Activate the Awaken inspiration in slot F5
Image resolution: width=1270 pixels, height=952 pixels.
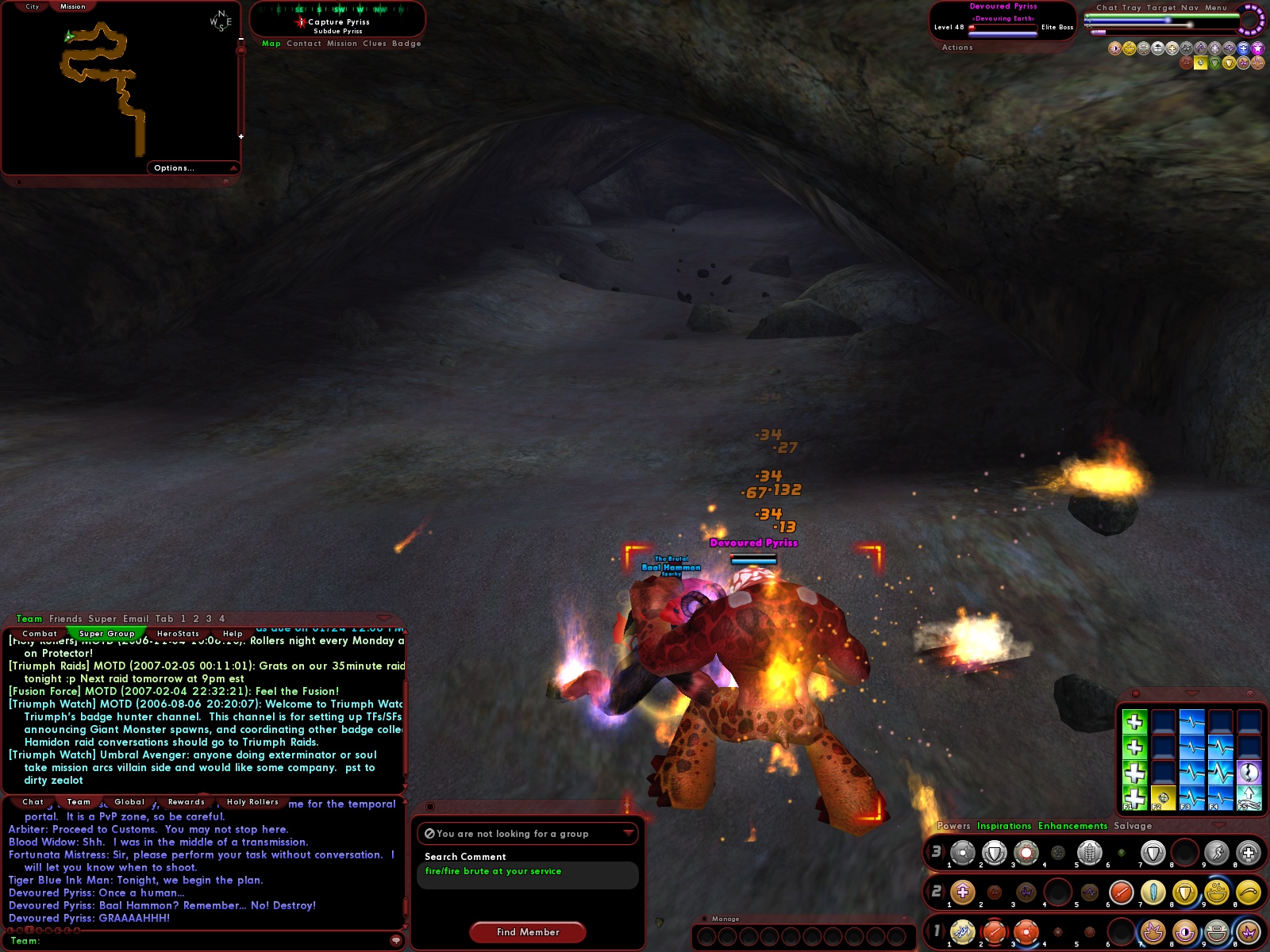[1249, 797]
